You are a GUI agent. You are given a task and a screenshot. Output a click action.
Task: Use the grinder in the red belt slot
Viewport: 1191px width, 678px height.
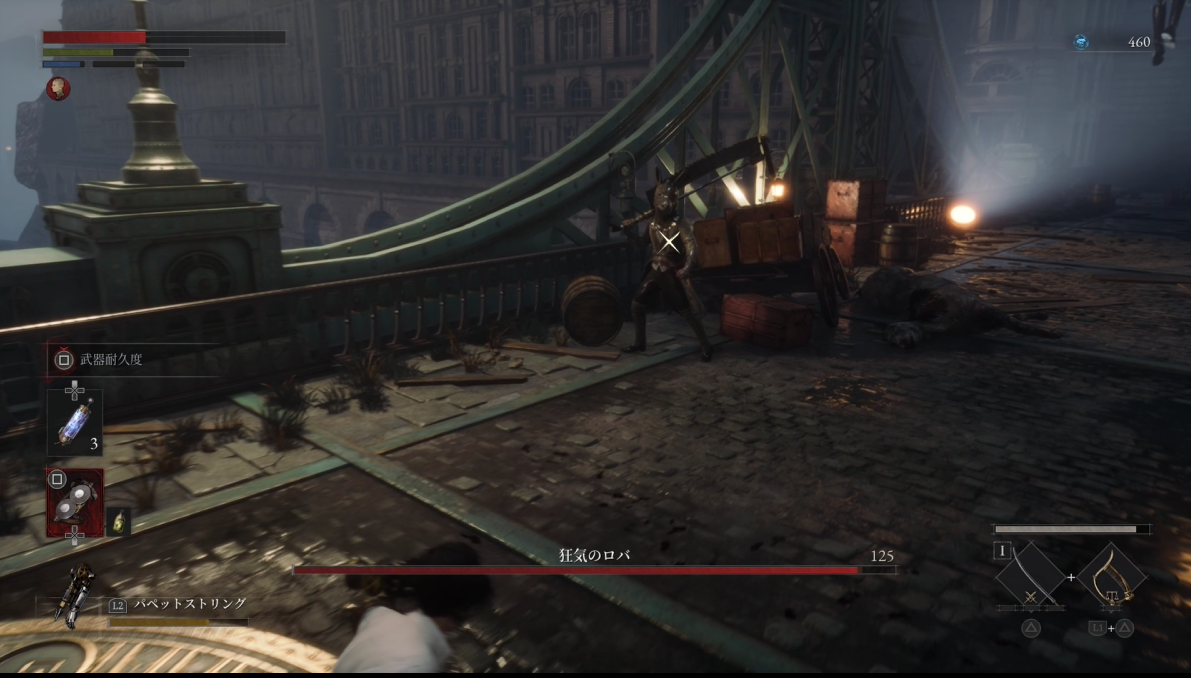click(75, 501)
